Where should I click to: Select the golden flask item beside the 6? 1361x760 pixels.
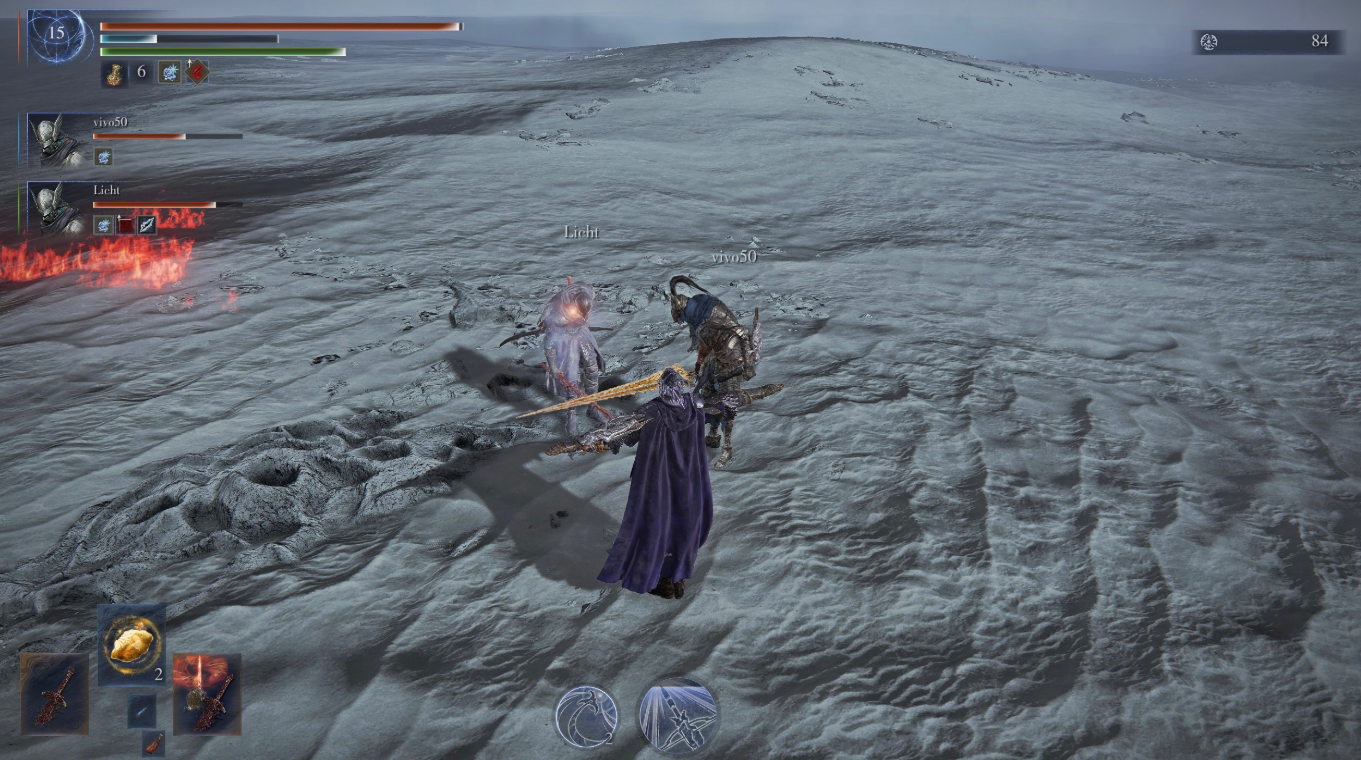coord(114,73)
